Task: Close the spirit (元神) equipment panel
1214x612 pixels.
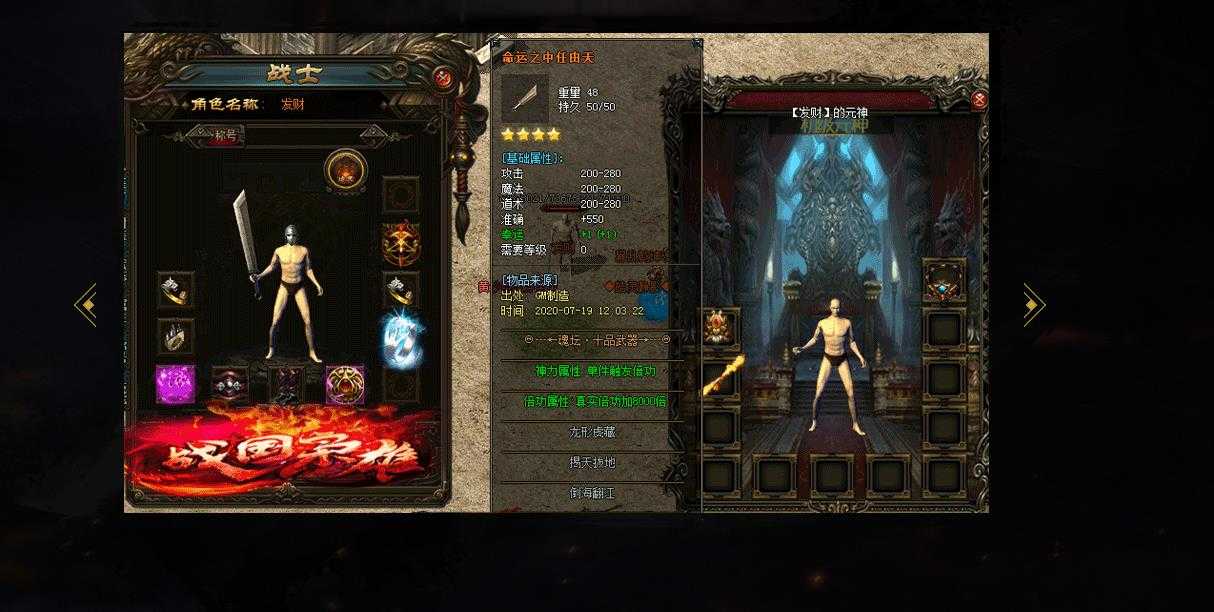Action: [979, 99]
